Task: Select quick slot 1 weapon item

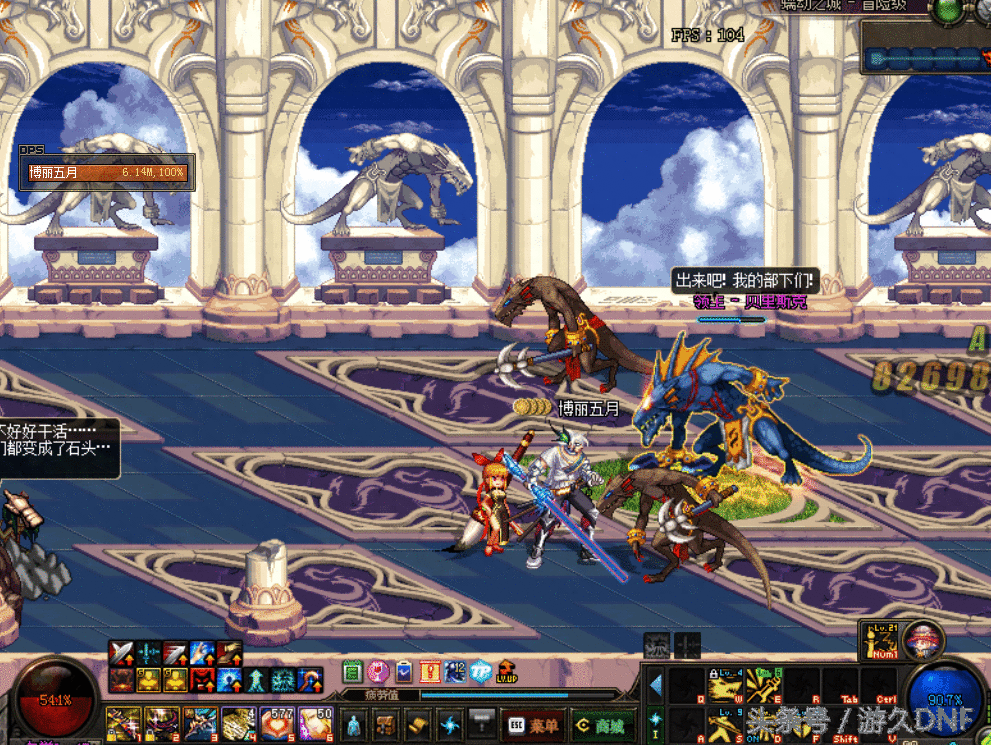Action: (x=124, y=722)
